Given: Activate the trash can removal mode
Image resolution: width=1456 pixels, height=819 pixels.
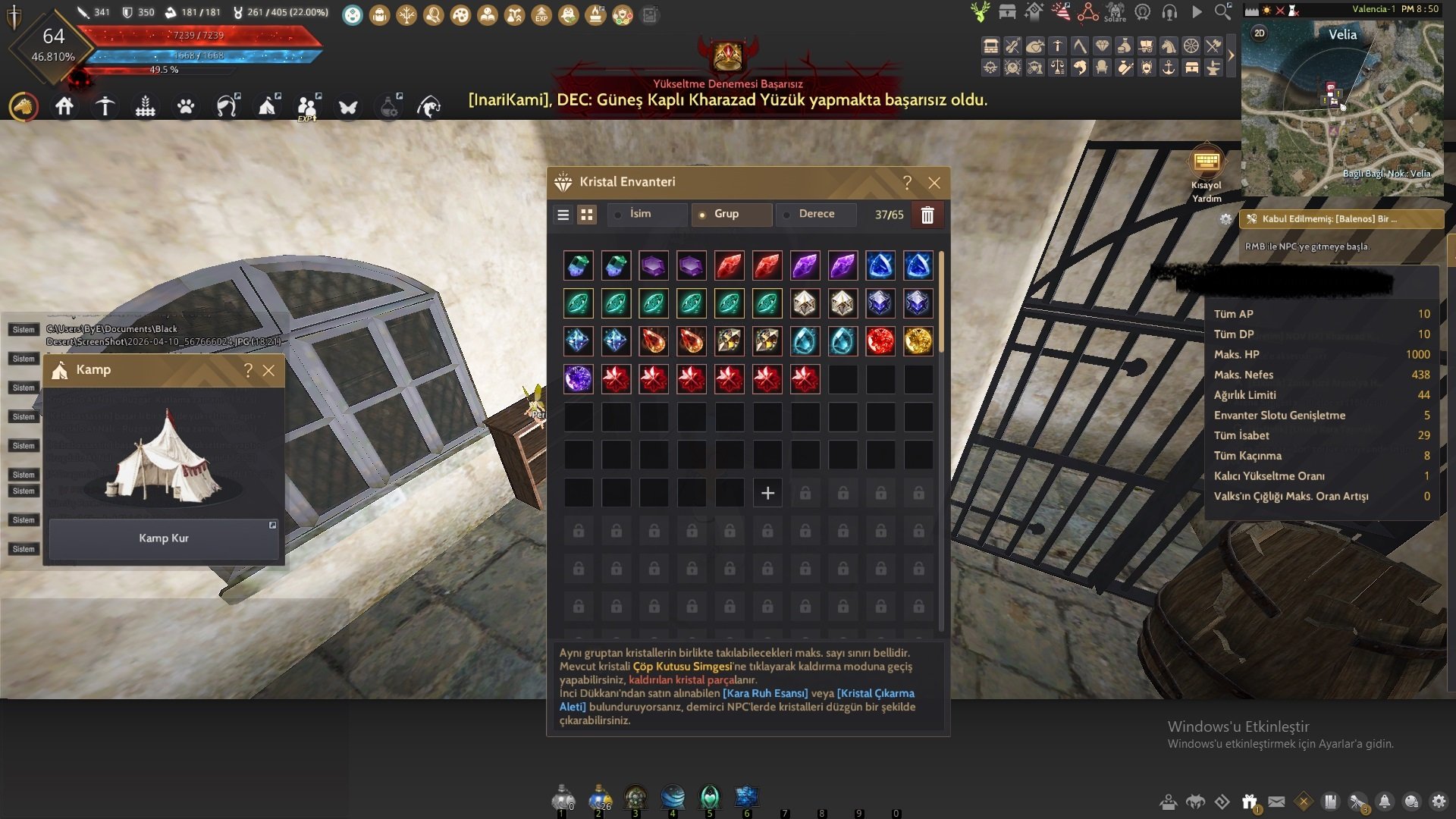Looking at the screenshot, I should (x=927, y=215).
